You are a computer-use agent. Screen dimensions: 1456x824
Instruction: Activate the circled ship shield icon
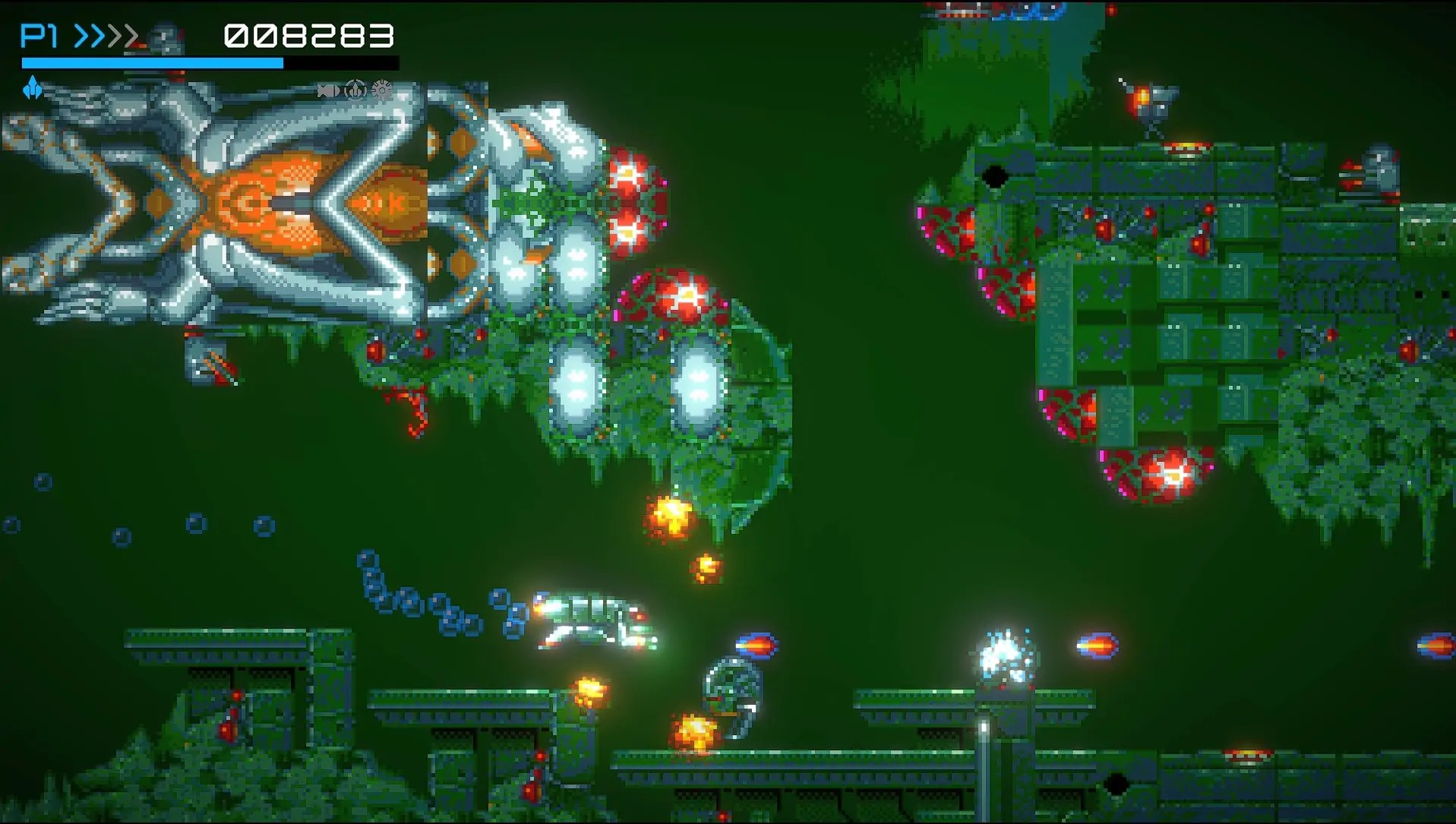[x=355, y=90]
